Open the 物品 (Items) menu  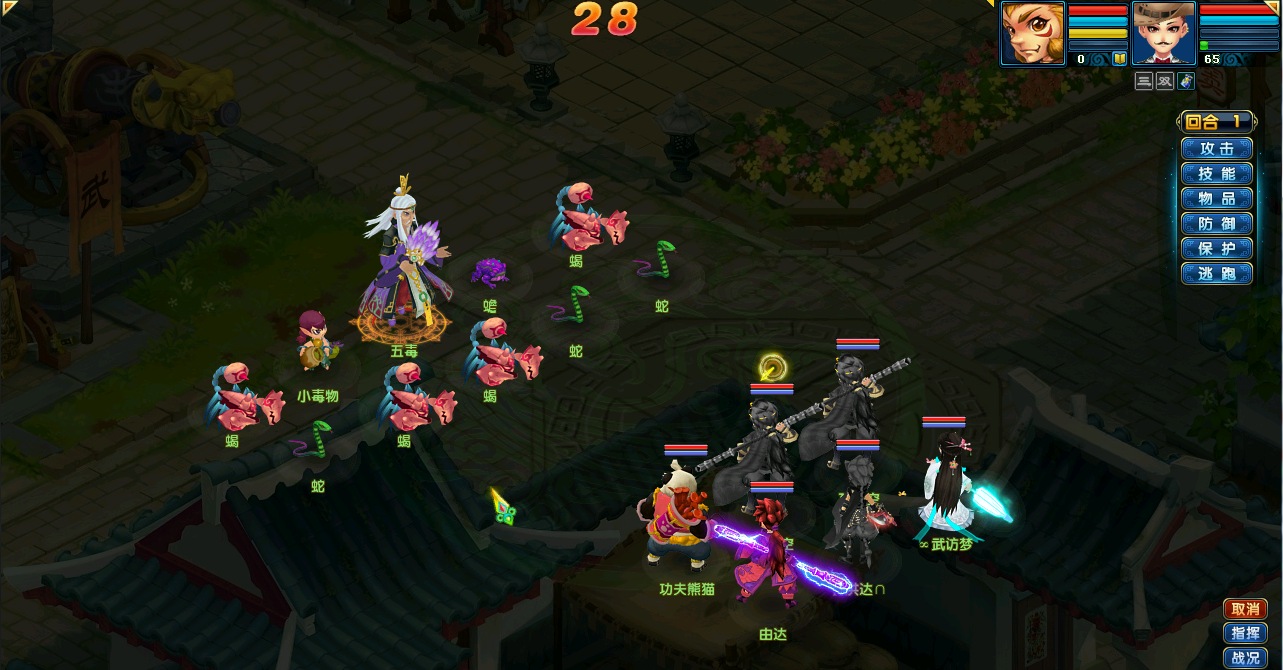(x=1216, y=199)
